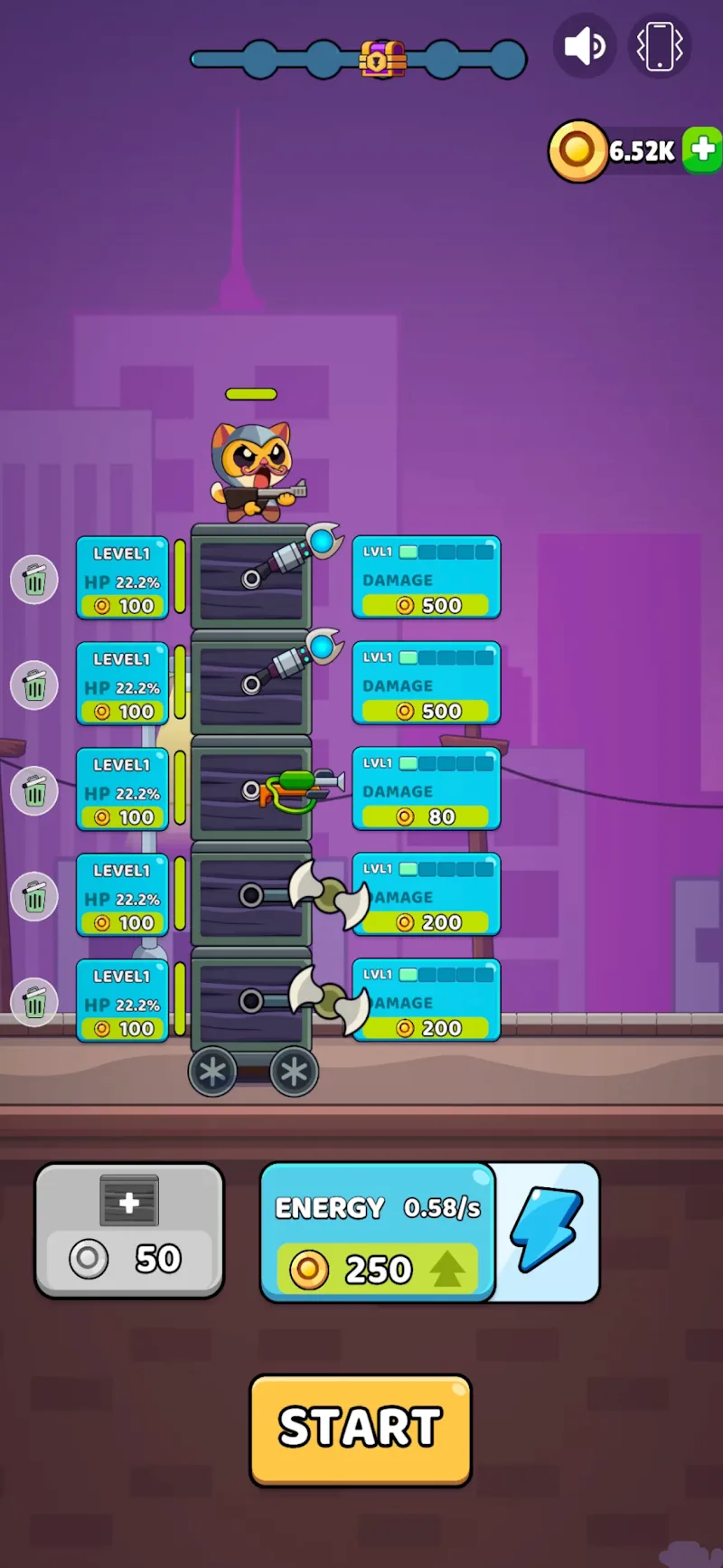
Task: Add more coins with the green plus
Action: pyautogui.click(x=701, y=150)
